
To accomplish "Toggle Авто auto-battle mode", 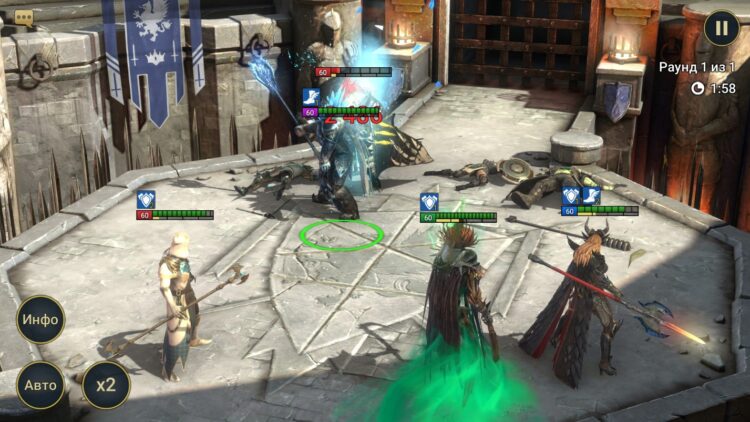I will (41, 384).
